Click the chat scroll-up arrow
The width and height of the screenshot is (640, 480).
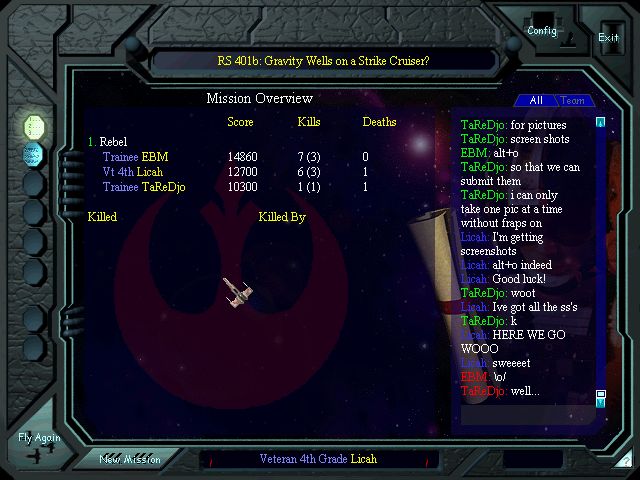[x=601, y=122]
